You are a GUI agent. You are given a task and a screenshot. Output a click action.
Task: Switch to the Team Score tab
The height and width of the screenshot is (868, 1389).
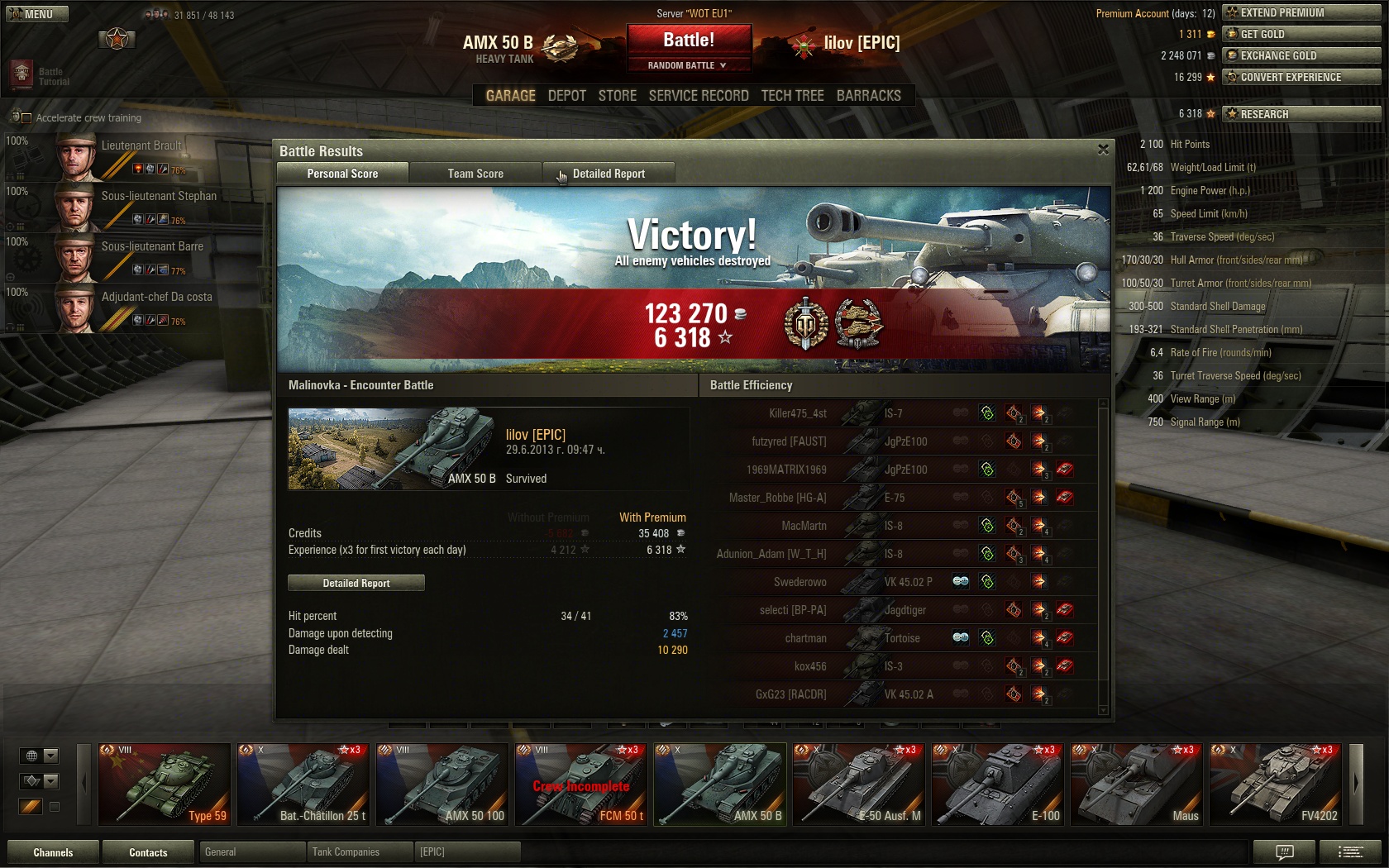point(475,174)
